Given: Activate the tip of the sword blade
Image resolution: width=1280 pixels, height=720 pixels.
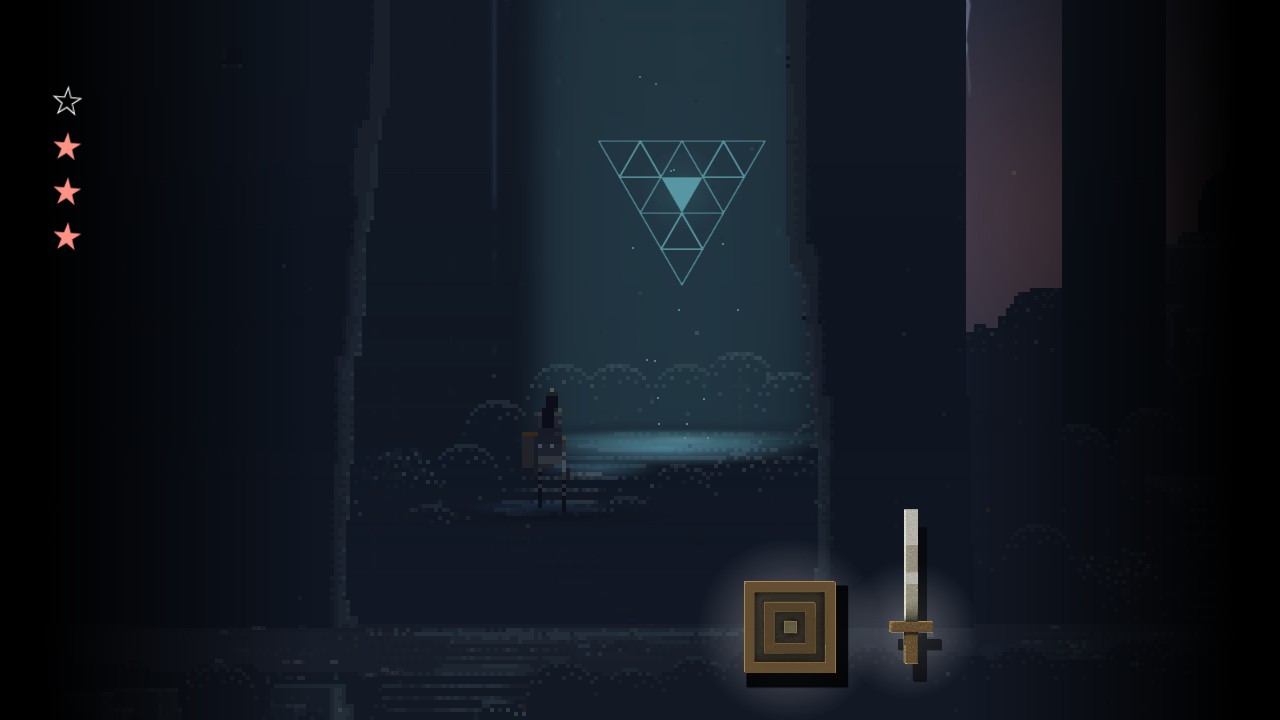Looking at the screenshot, I should pos(911,515).
